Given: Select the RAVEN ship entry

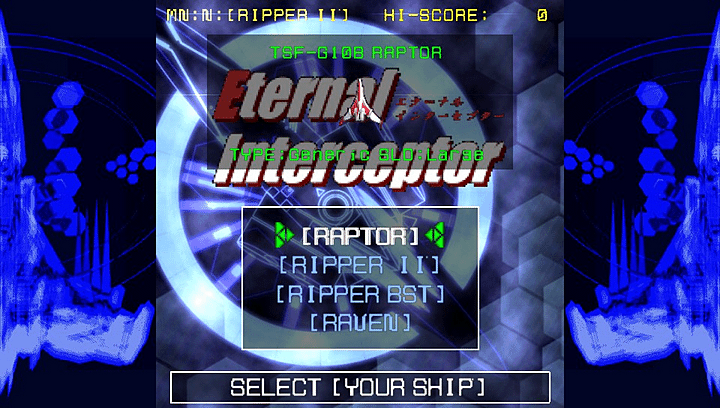Looking at the screenshot, I should (360, 322).
